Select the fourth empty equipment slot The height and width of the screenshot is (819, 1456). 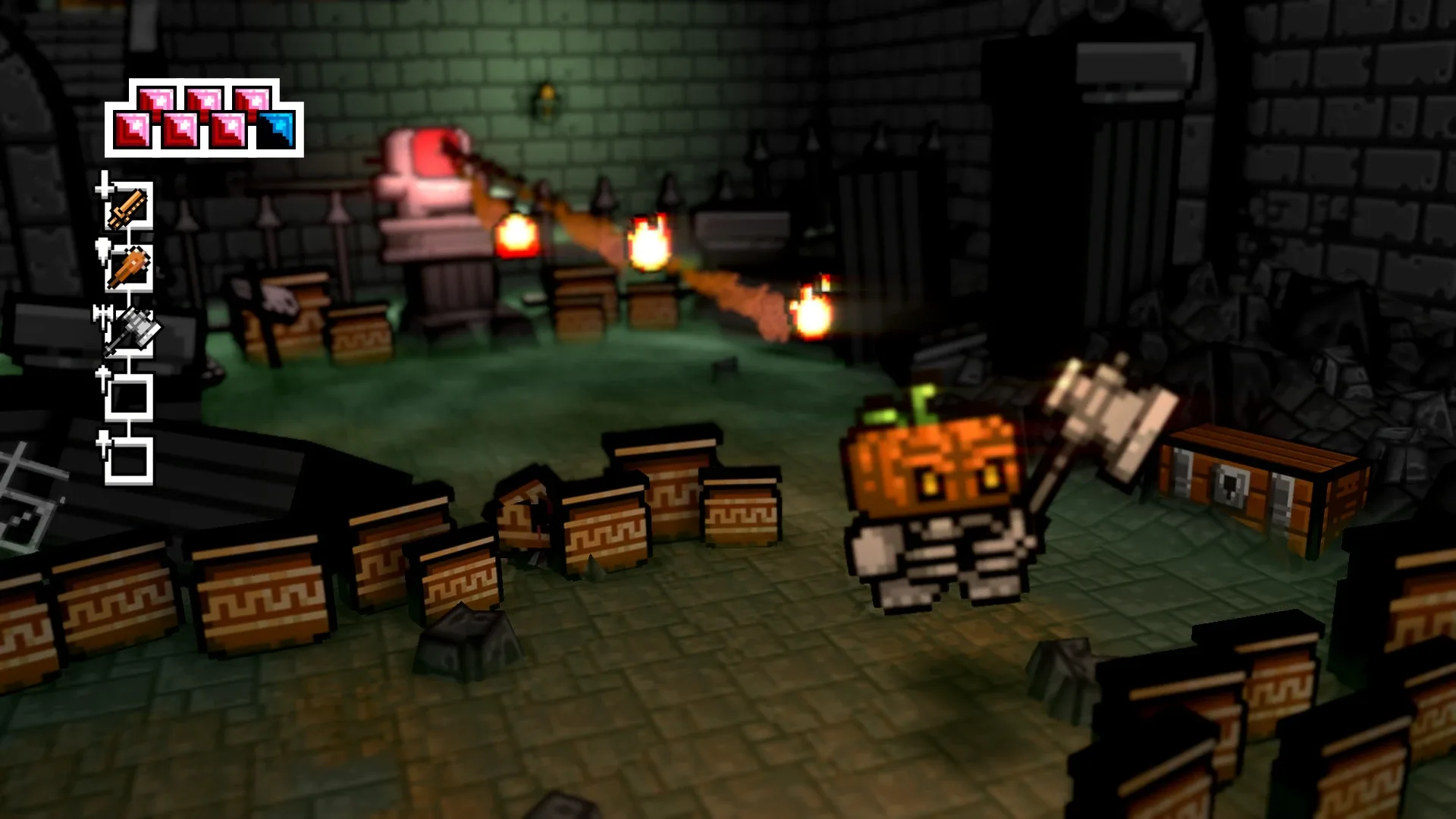point(129,396)
